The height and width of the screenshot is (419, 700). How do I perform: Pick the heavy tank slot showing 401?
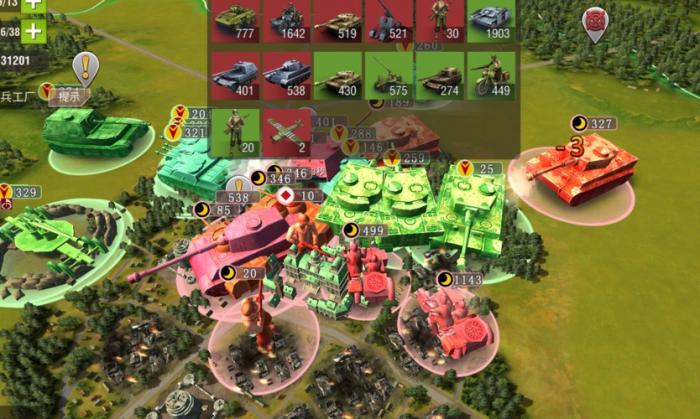coord(234,75)
